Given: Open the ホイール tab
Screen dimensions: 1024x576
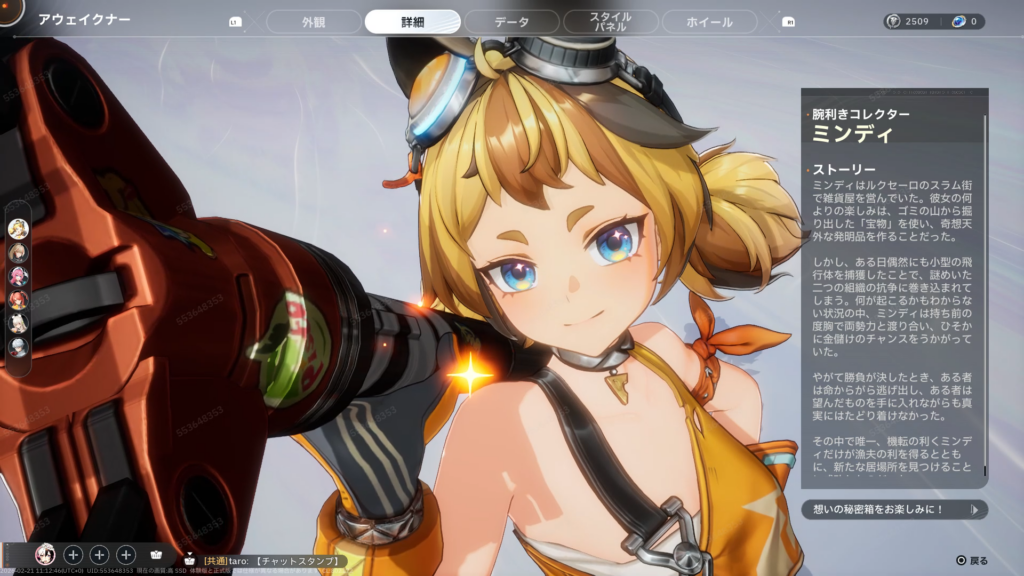Looking at the screenshot, I should 710,22.
